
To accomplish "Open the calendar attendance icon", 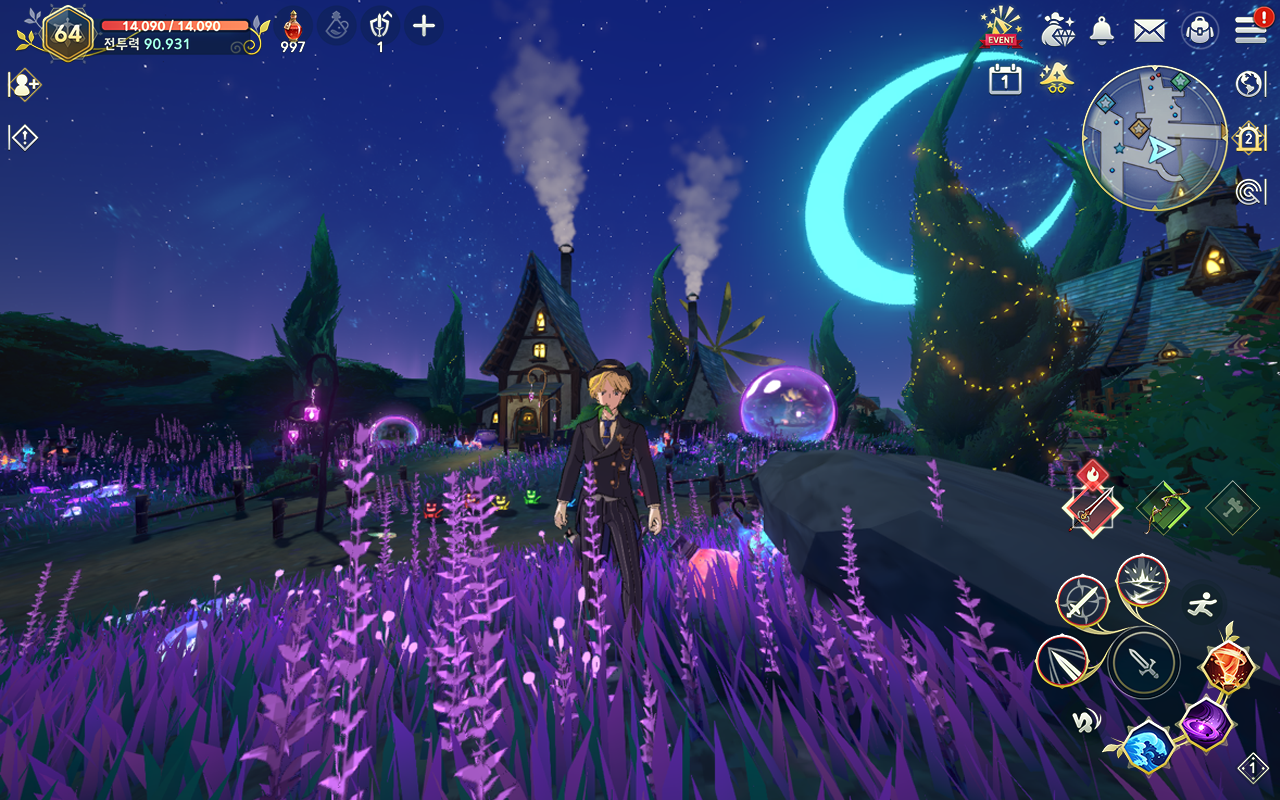I will pyautogui.click(x=1005, y=79).
